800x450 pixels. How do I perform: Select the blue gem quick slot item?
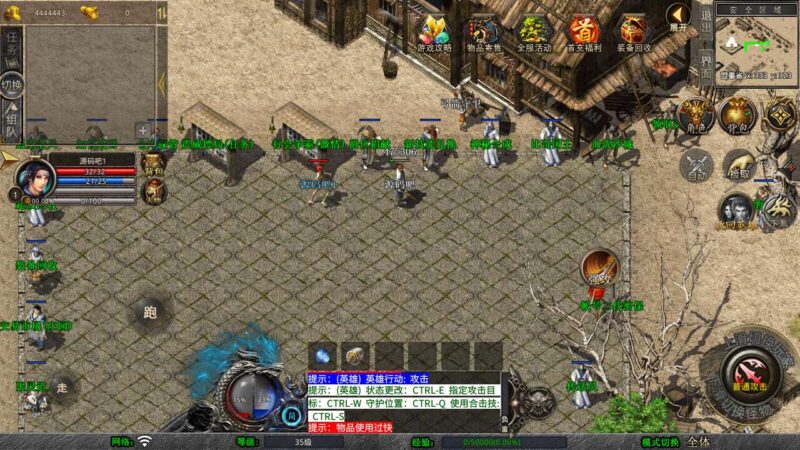point(322,355)
